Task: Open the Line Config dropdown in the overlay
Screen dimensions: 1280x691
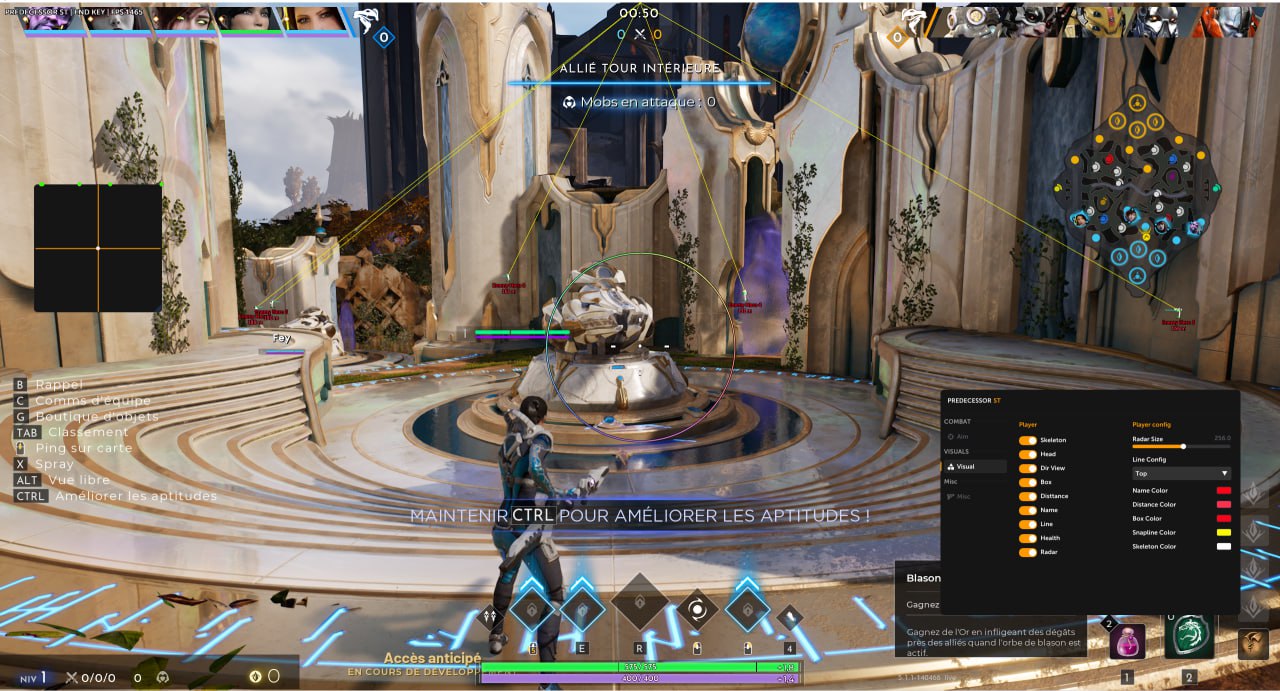Action: pyautogui.click(x=1181, y=473)
